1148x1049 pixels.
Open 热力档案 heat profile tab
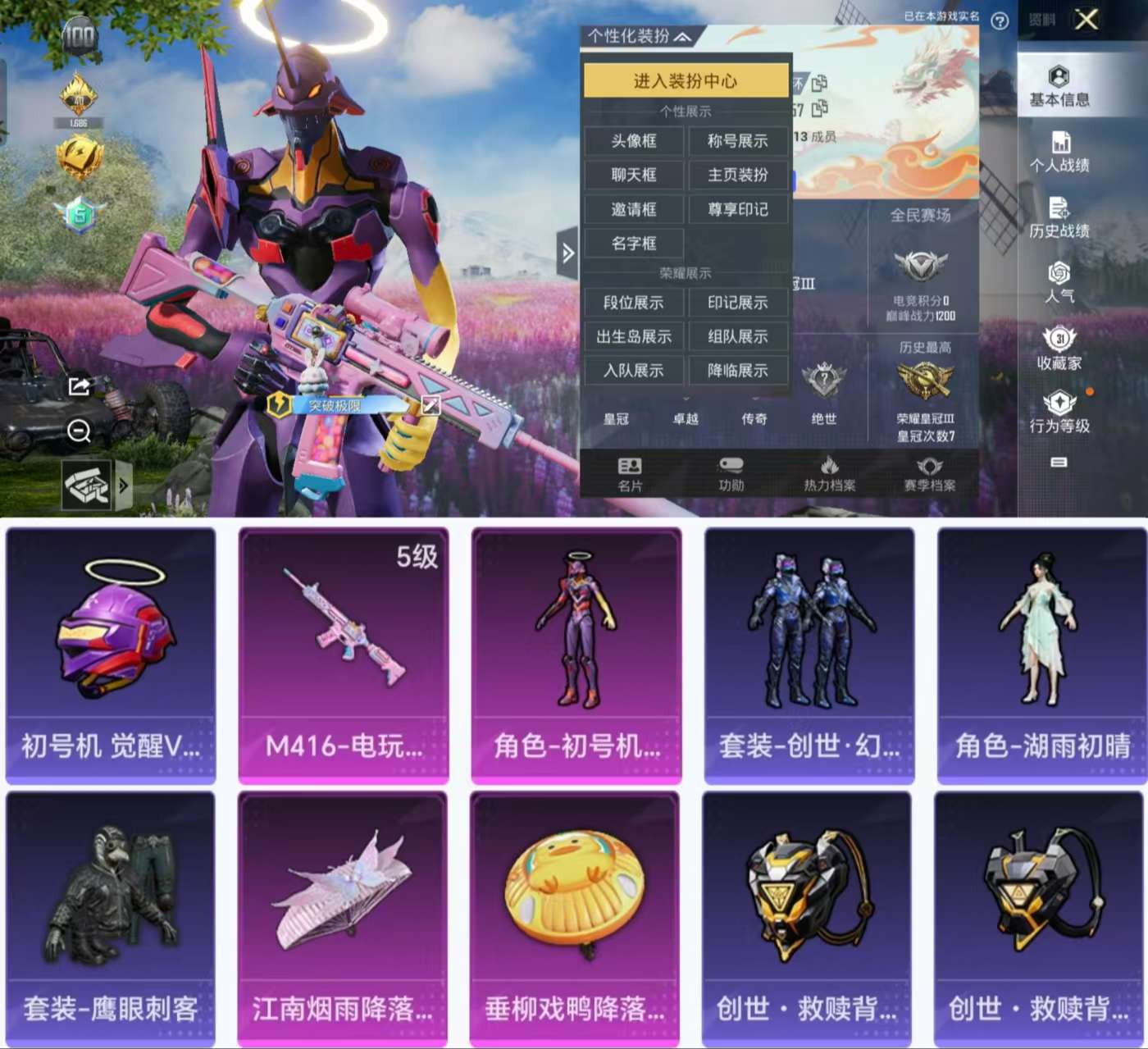click(x=829, y=474)
